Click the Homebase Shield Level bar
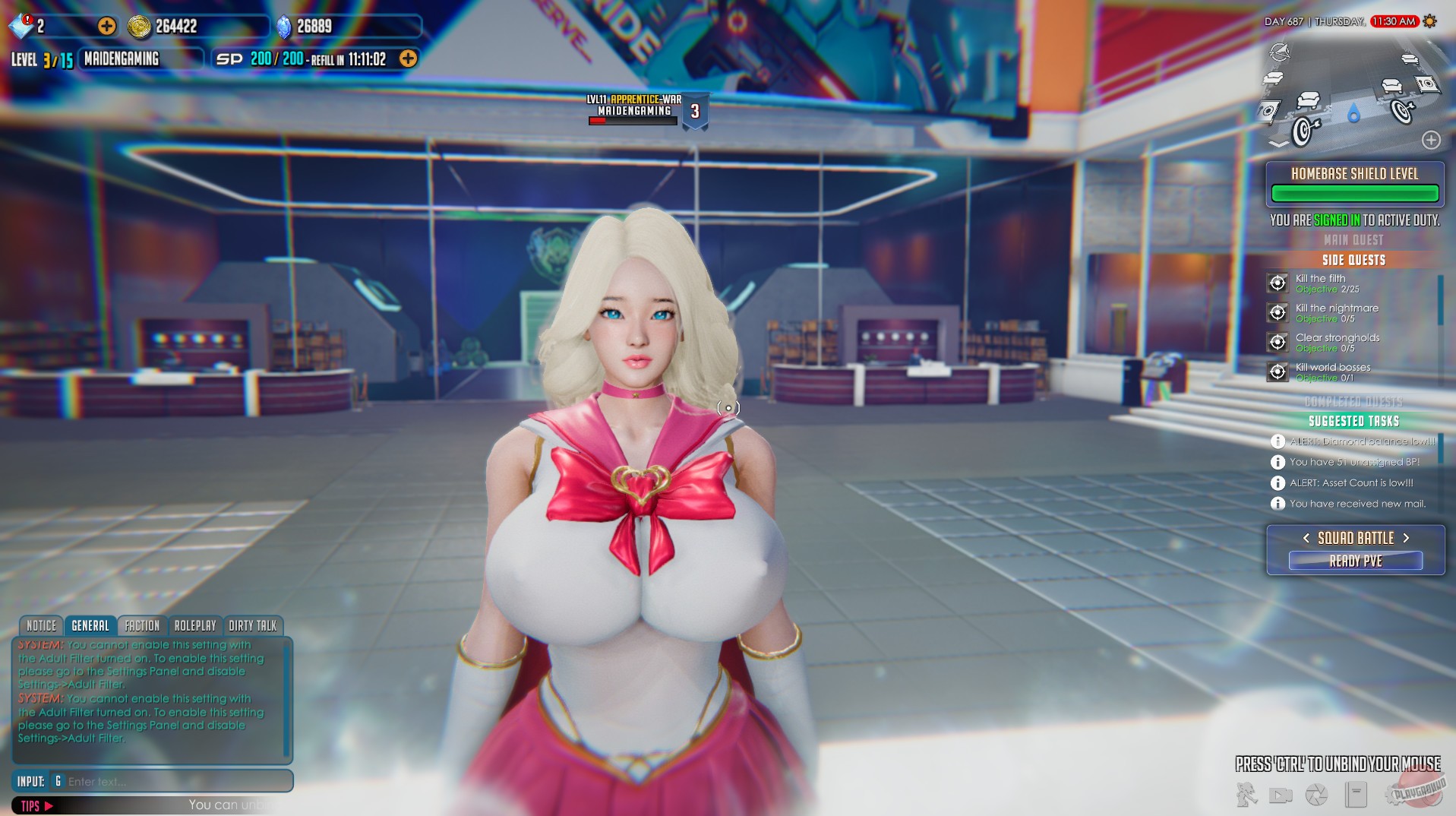Image resolution: width=1456 pixels, height=816 pixels. point(1354,193)
